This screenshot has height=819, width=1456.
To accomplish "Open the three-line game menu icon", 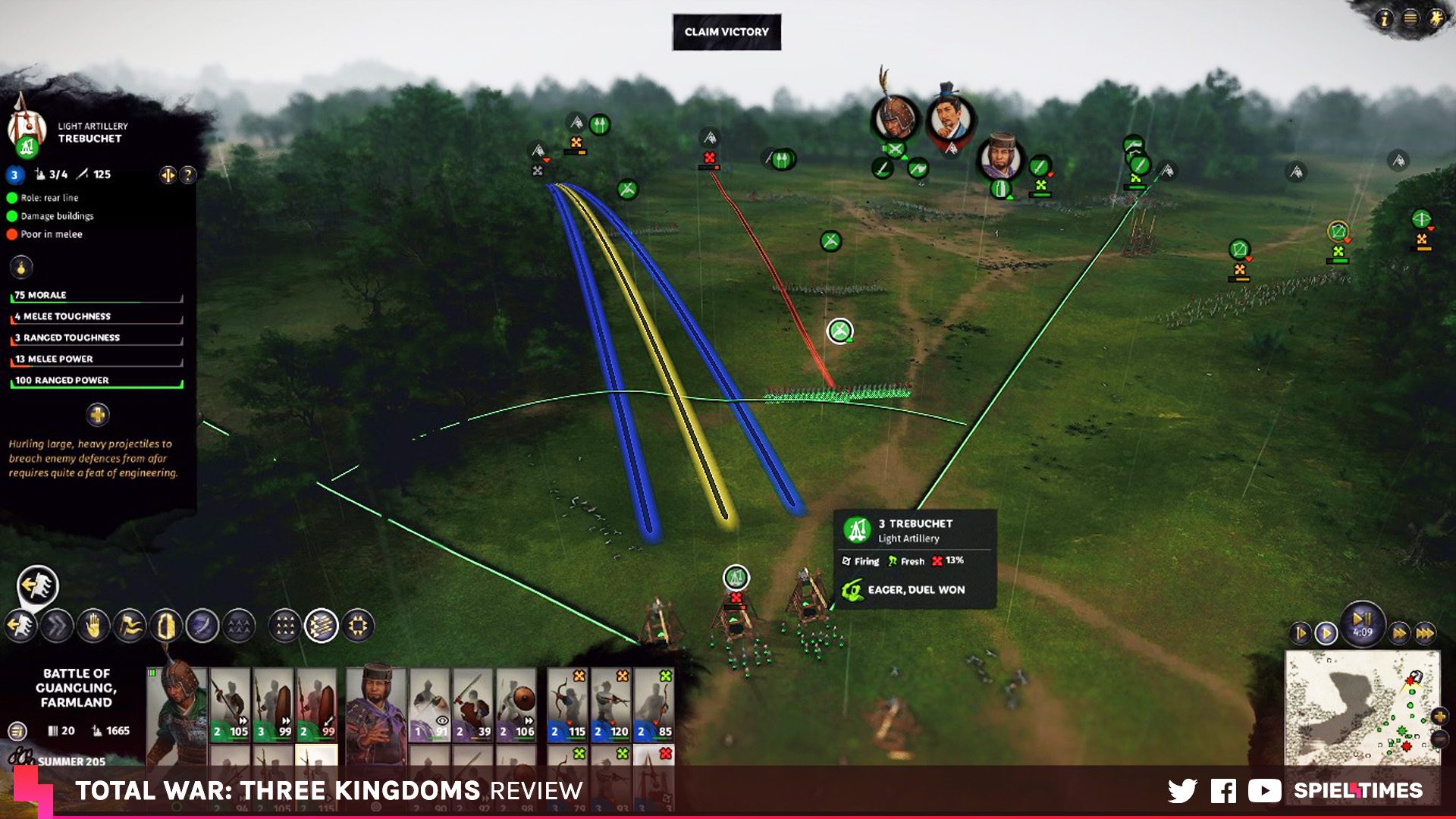I will tap(1410, 18).
